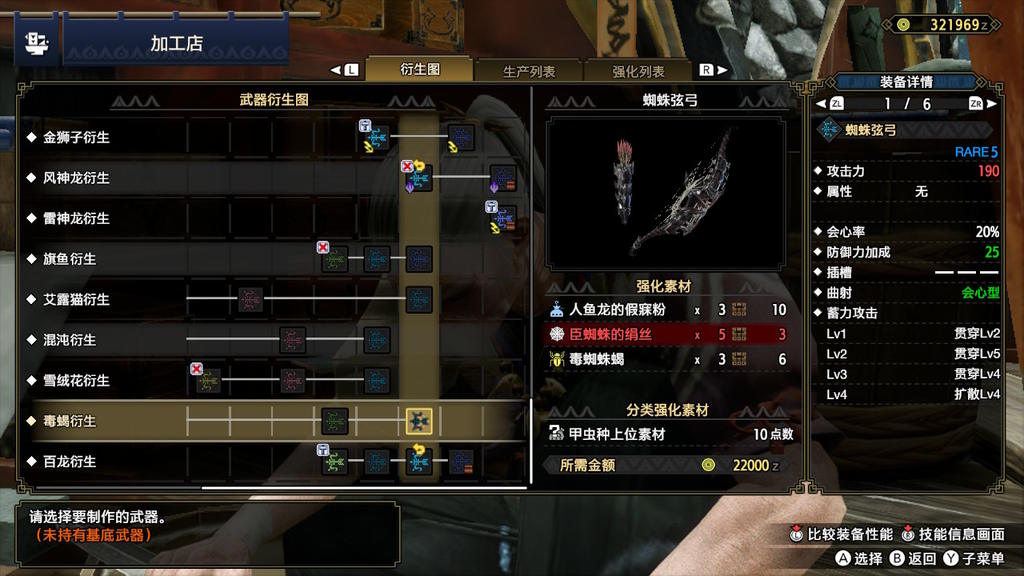Choose the 混沌衍生 weapon row
This screenshot has width=1024, height=576.
click(70, 340)
